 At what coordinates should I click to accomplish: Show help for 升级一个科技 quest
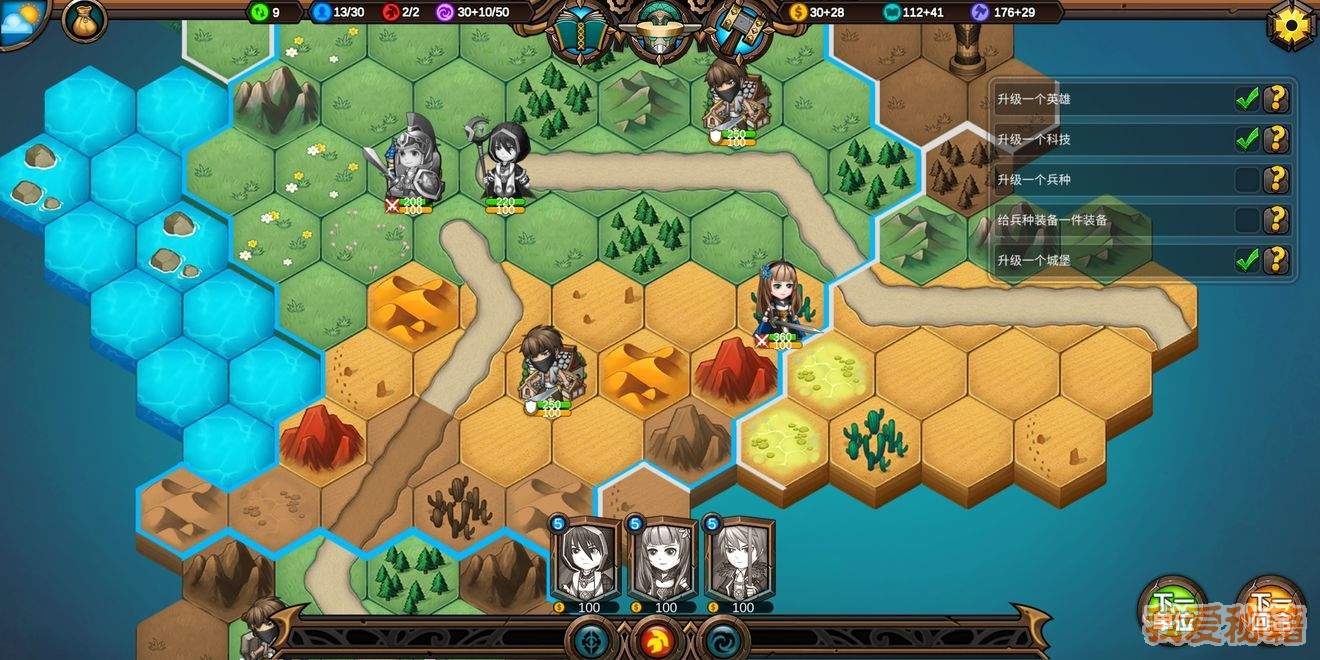tap(1276, 139)
